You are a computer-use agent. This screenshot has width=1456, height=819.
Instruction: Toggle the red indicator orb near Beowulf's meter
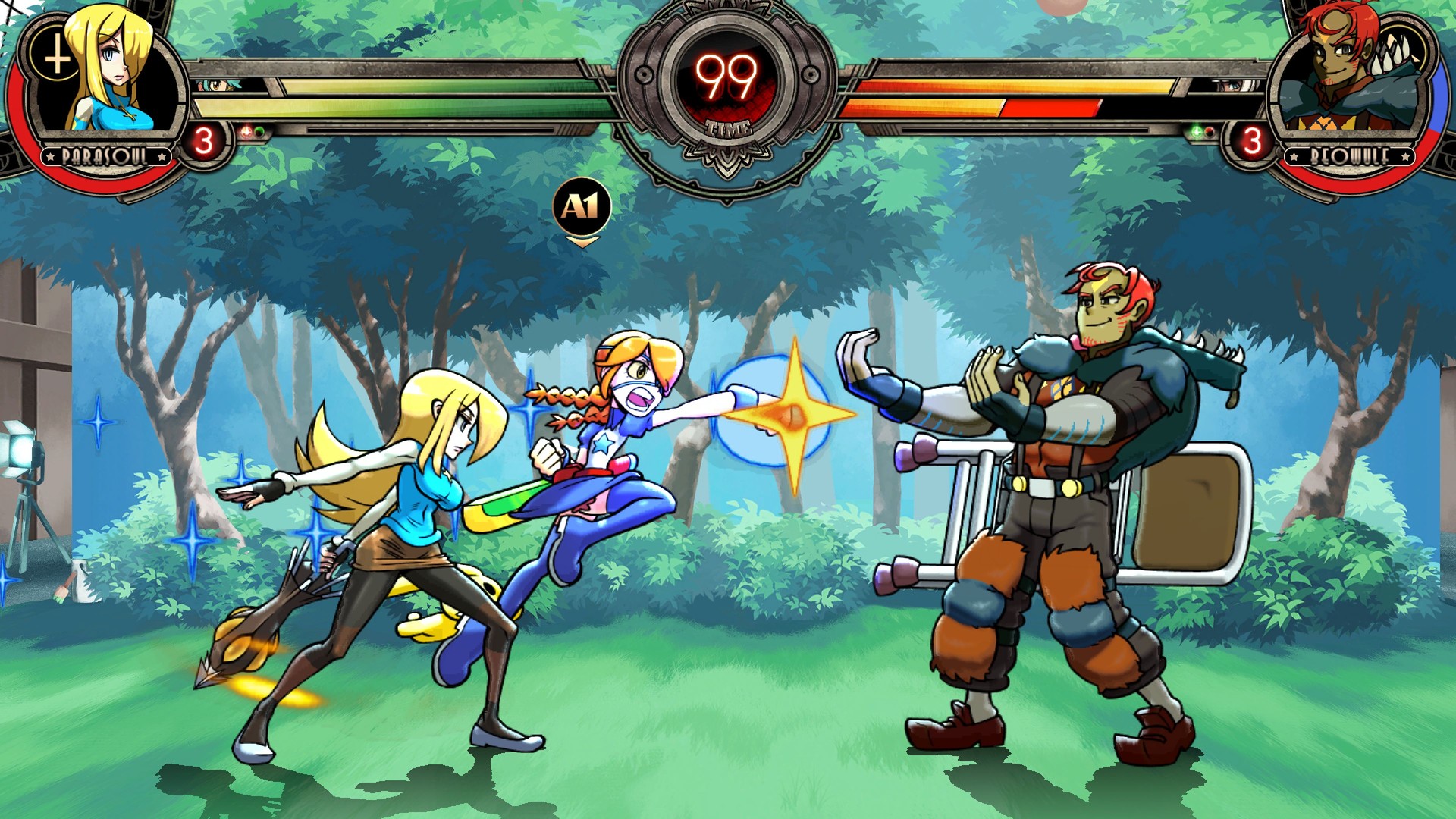(x=1209, y=132)
